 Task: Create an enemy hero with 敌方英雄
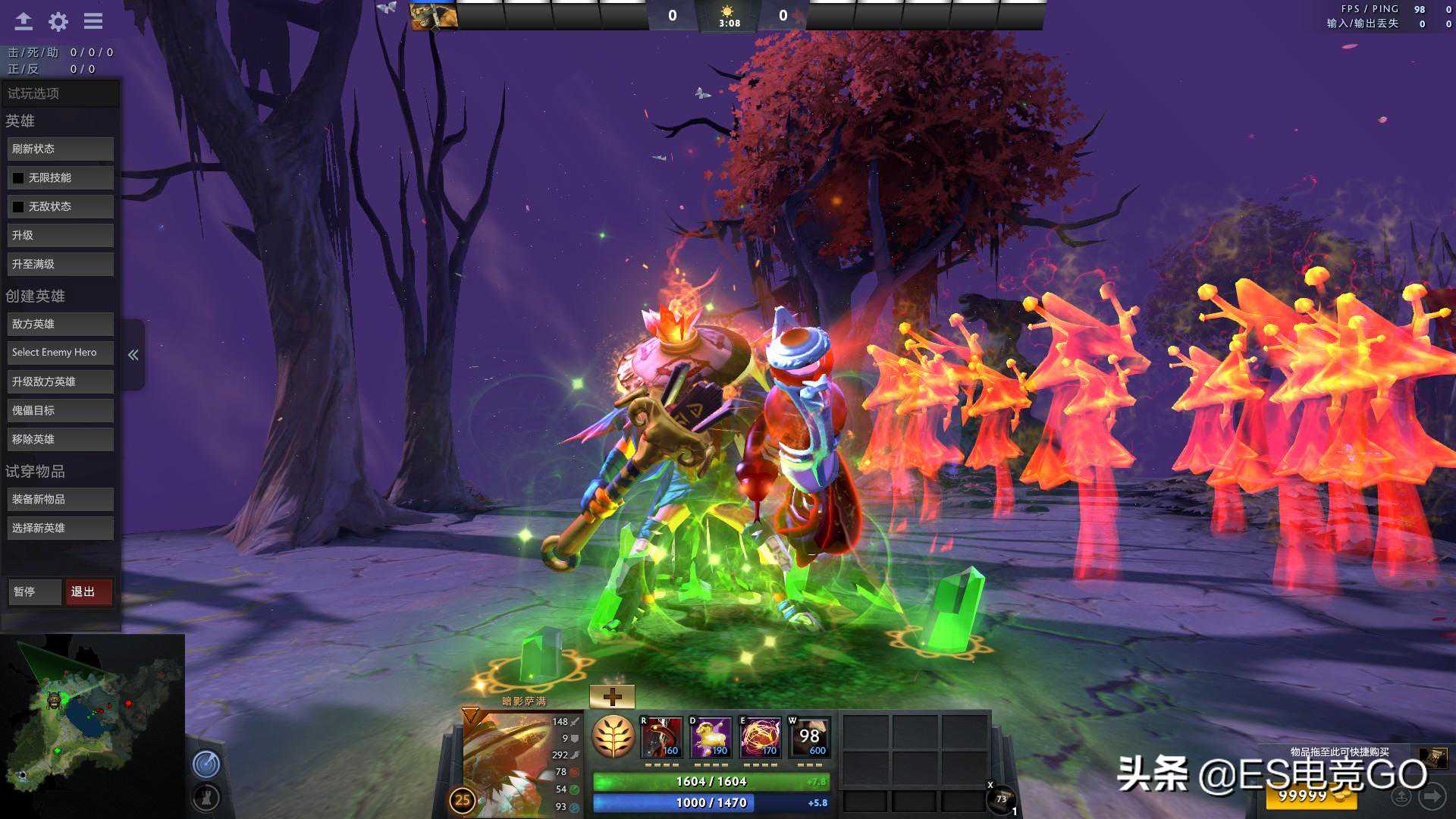(x=61, y=325)
